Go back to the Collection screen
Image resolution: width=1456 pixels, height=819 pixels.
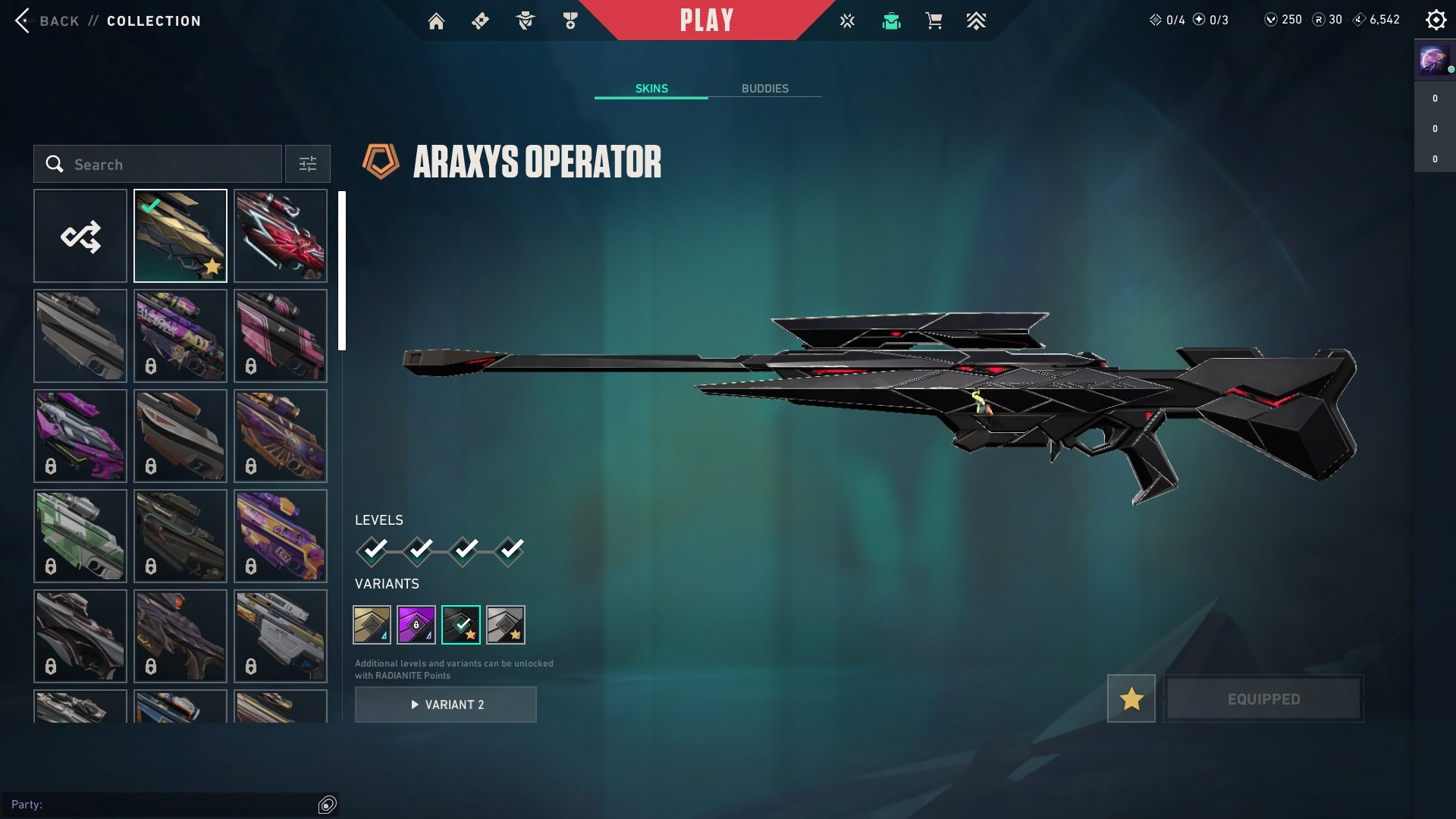pyautogui.click(x=59, y=21)
